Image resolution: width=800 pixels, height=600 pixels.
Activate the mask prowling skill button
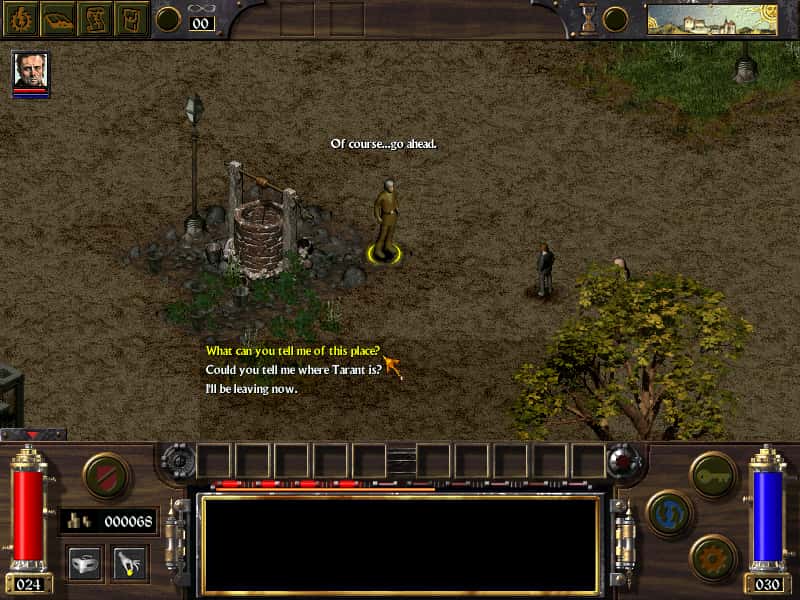pos(84,563)
